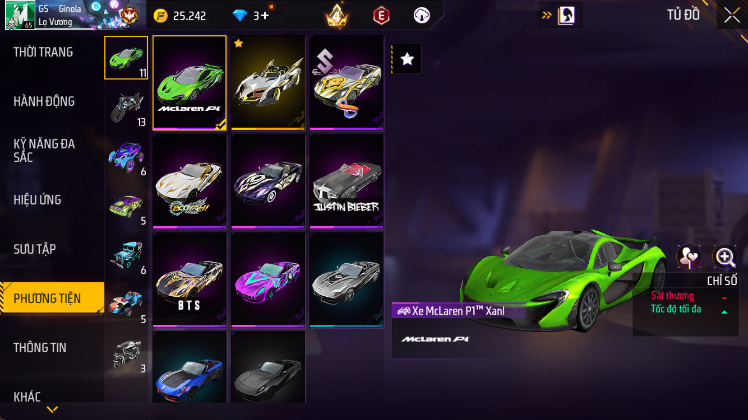Select Kỹ Năng Đa Sắc category
The width and height of the screenshot is (748, 420).
click(x=44, y=150)
